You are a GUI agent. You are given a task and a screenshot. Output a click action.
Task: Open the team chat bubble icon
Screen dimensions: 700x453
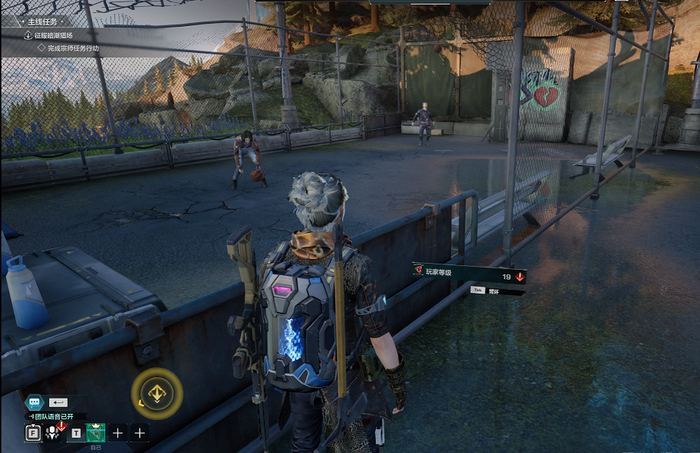click(x=35, y=400)
